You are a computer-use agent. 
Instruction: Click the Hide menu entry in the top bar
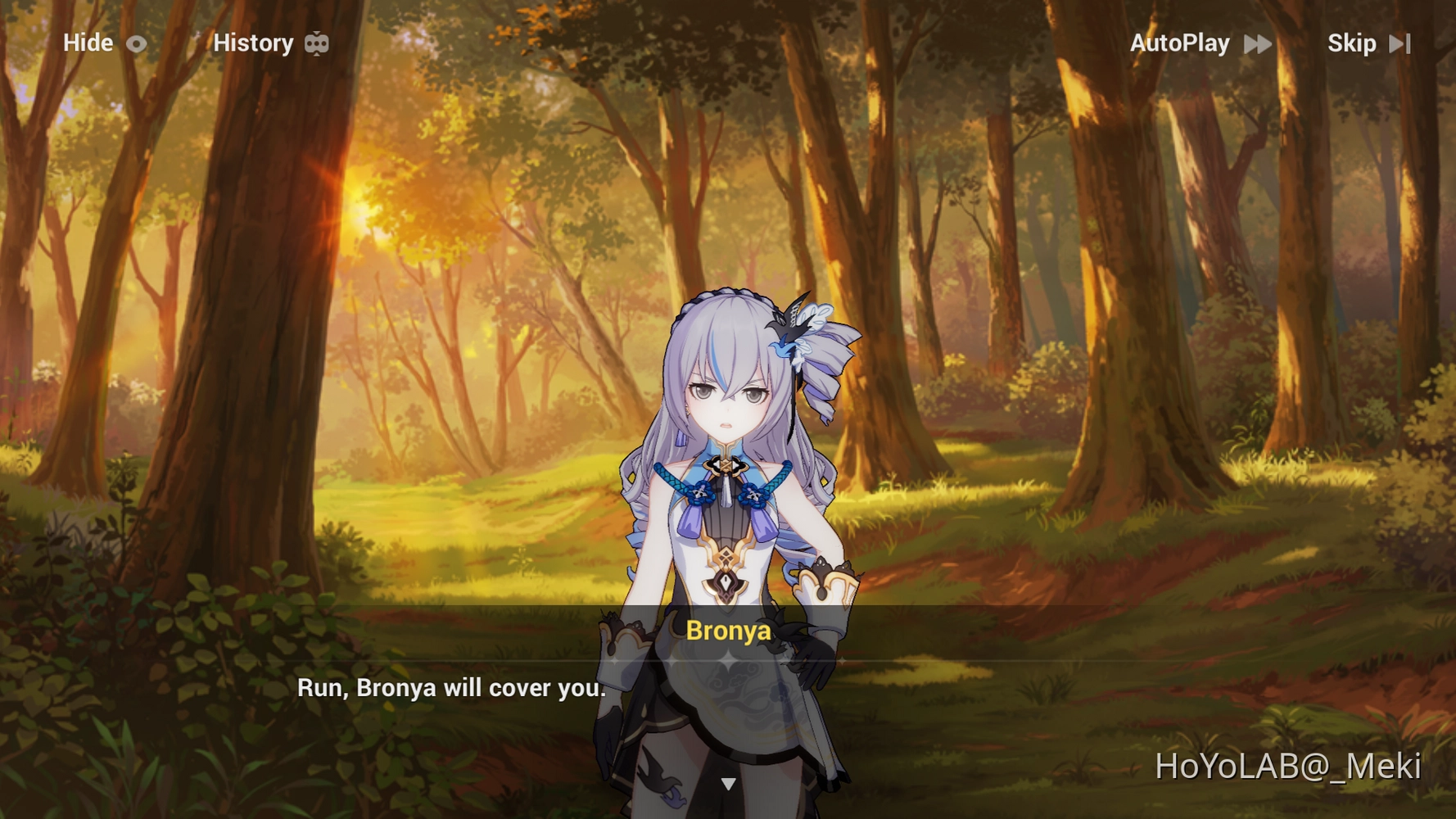click(x=88, y=43)
